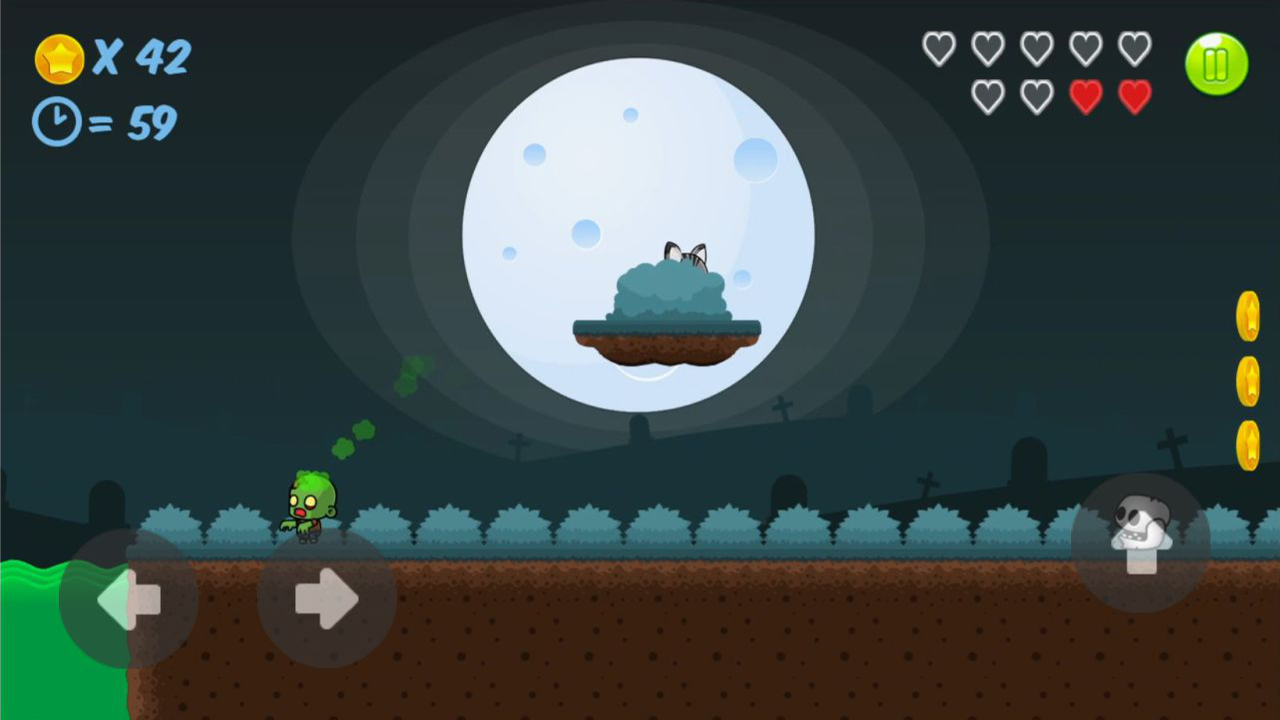The width and height of the screenshot is (1280, 720).
Task: Tap the leftmost gray heart in the top row
Action: click(x=939, y=47)
